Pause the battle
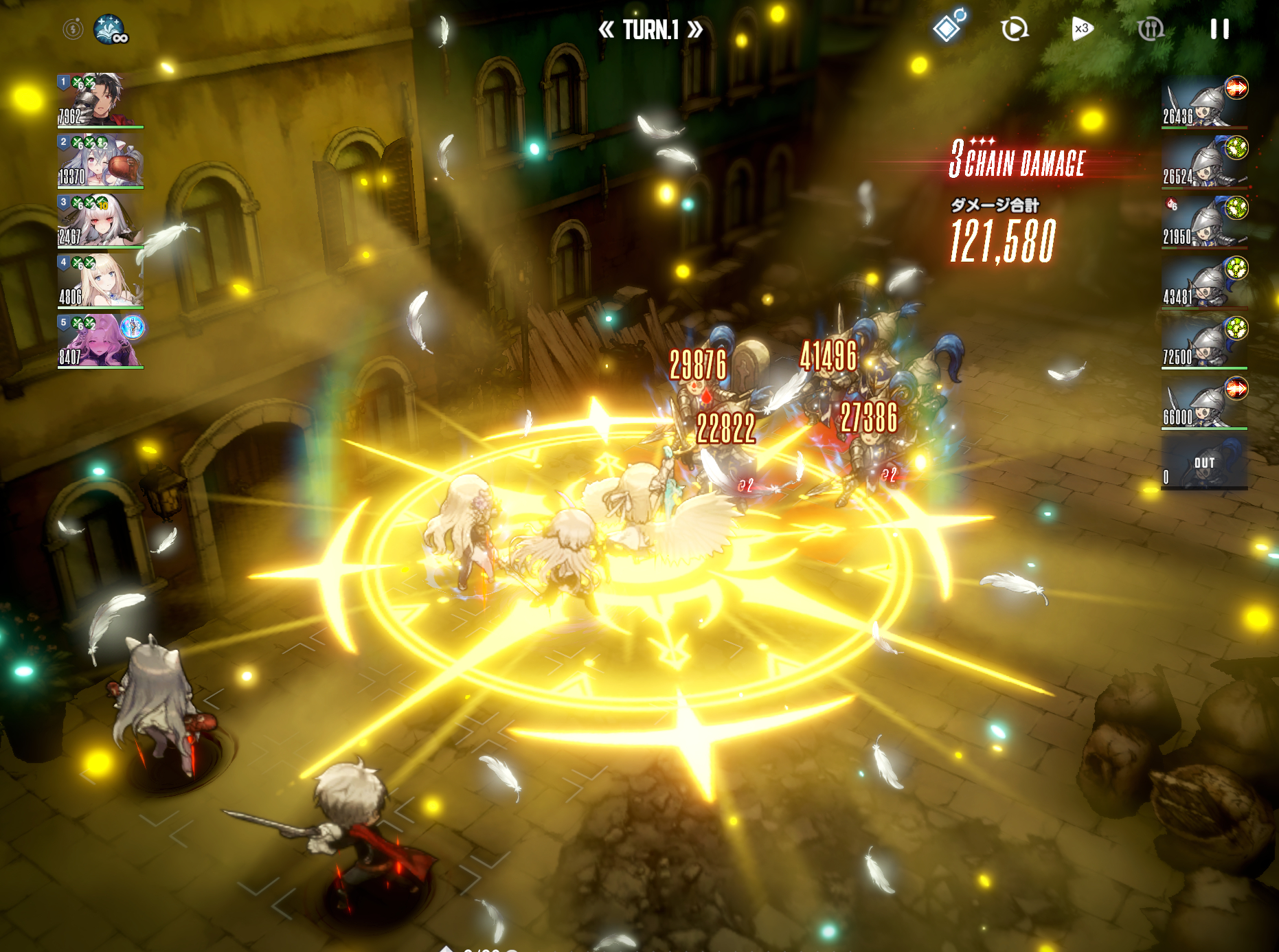Screen dimensions: 1279x952 tap(1219, 29)
